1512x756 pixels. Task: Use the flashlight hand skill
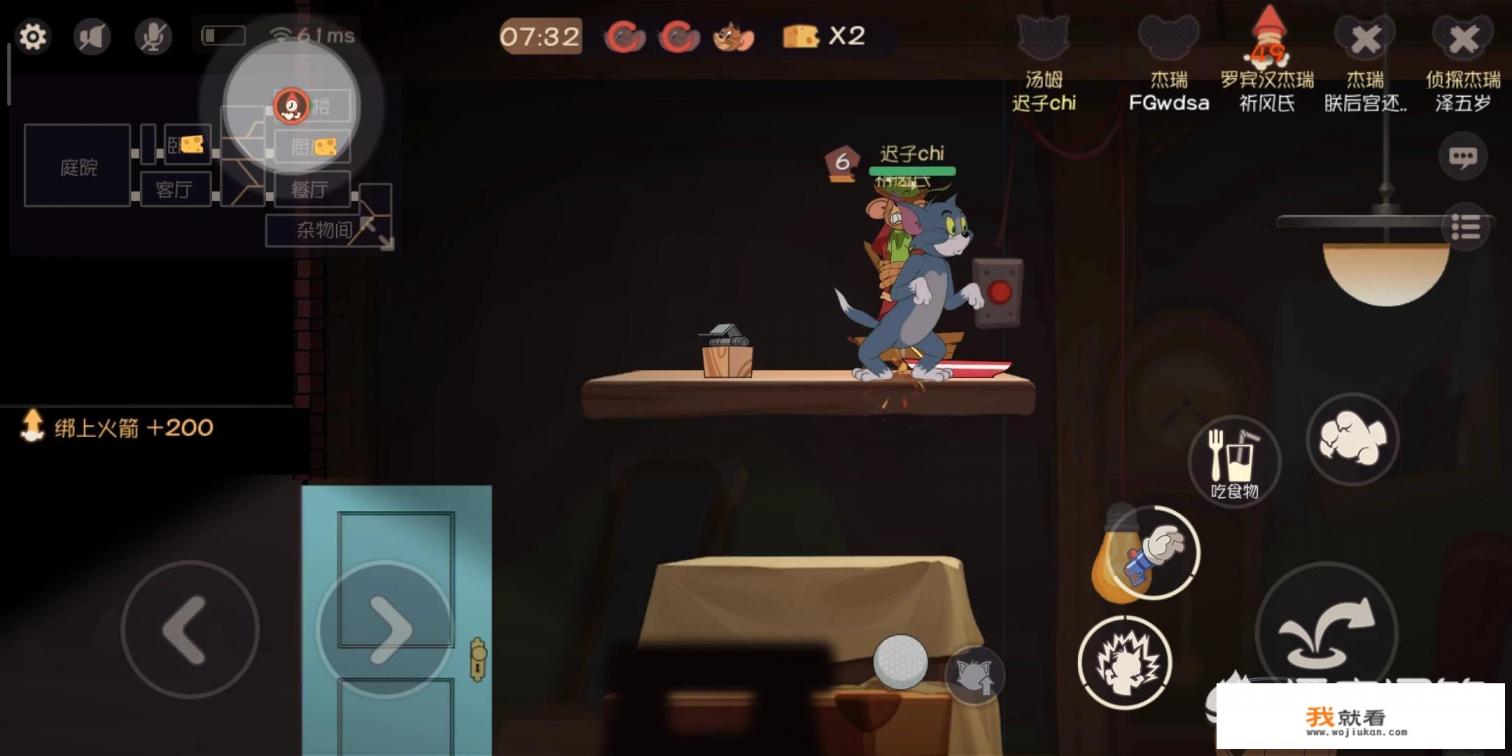pos(1152,553)
